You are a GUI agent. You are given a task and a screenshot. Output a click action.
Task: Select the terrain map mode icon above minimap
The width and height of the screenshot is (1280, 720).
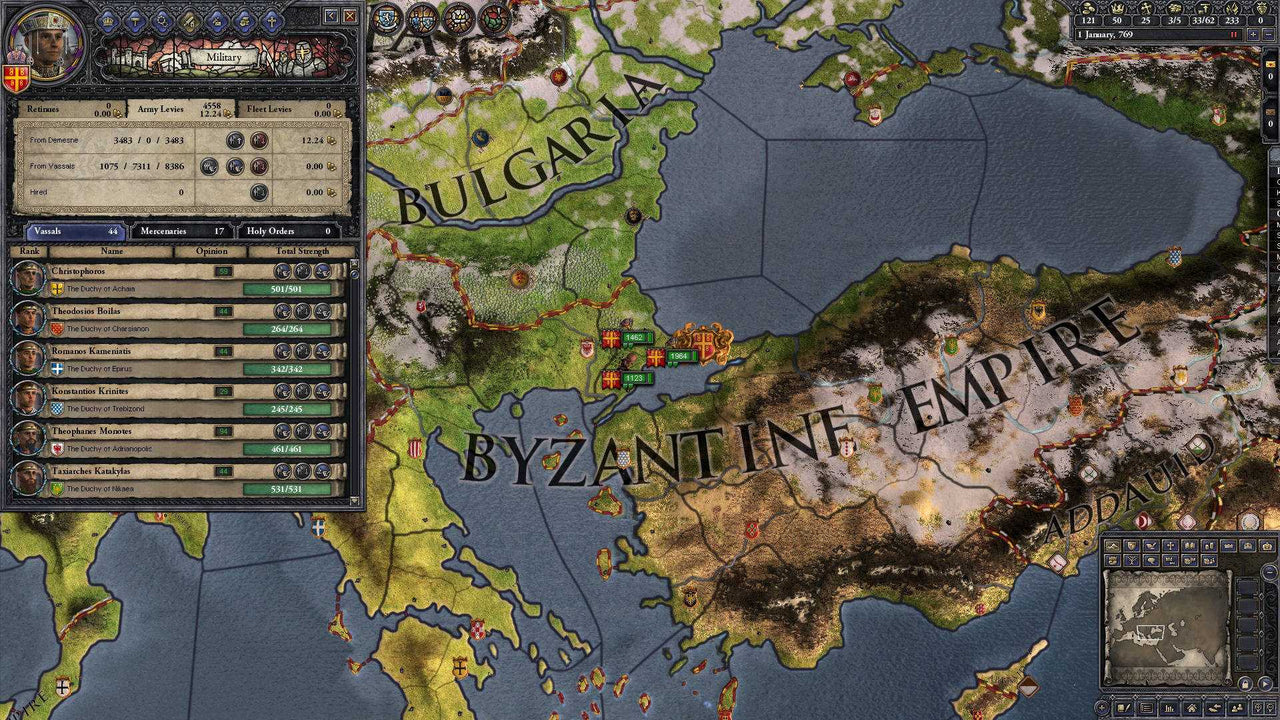tap(1112, 546)
